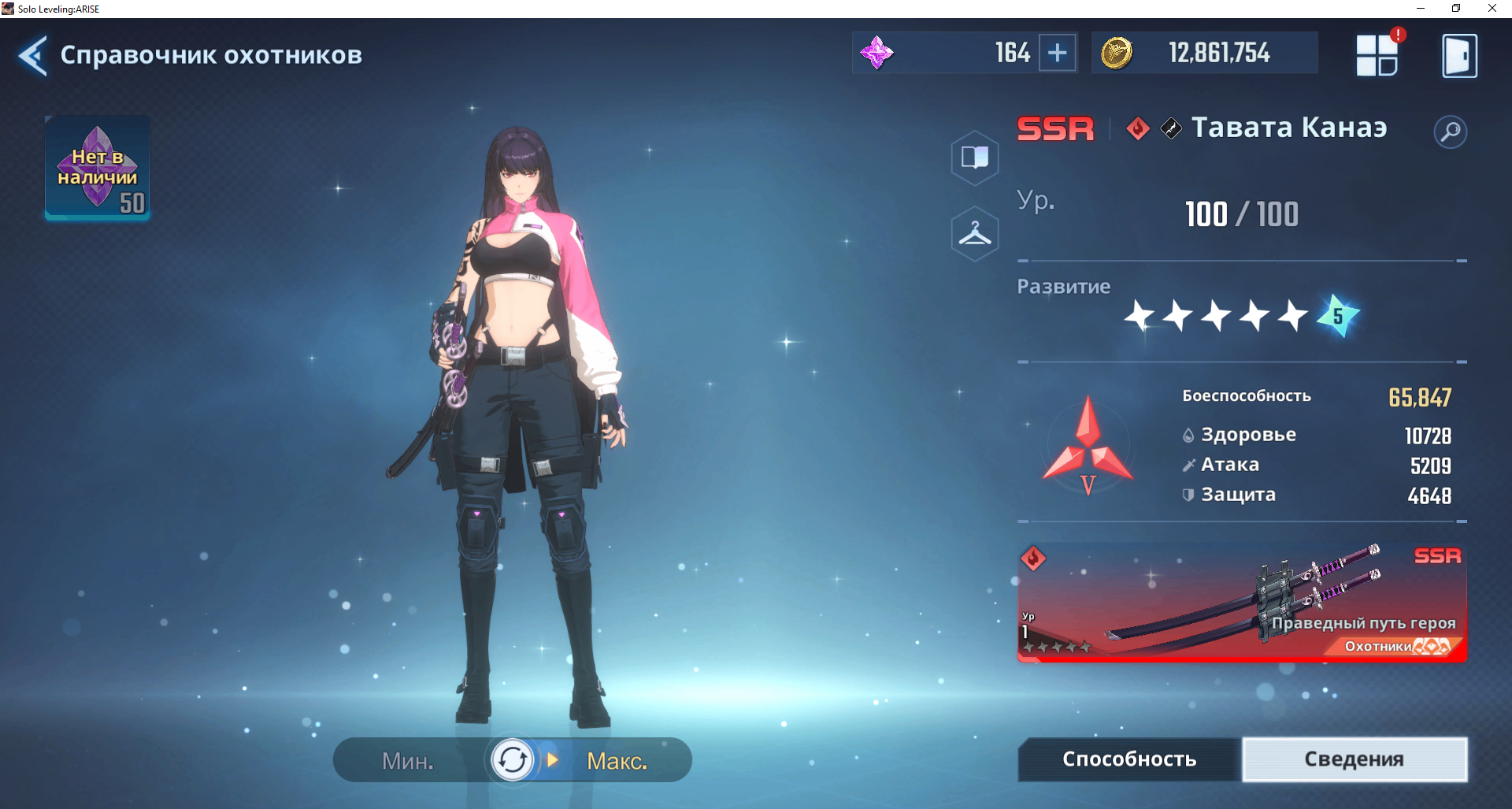Viewport: 1512px width, 809px height.
Task: Open the book icon hunter story
Action: tap(975, 158)
